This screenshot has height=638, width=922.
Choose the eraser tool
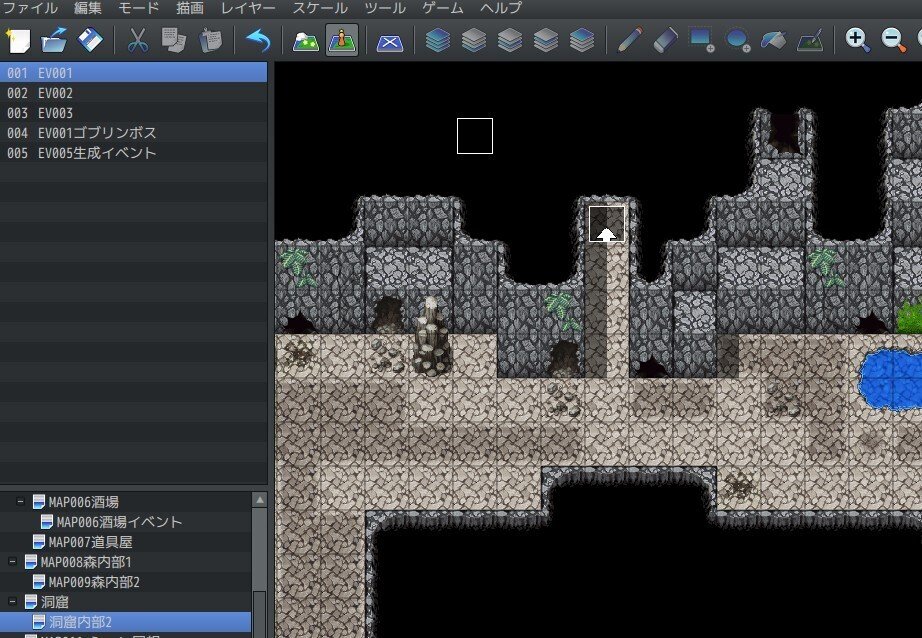[x=665, y=41]
